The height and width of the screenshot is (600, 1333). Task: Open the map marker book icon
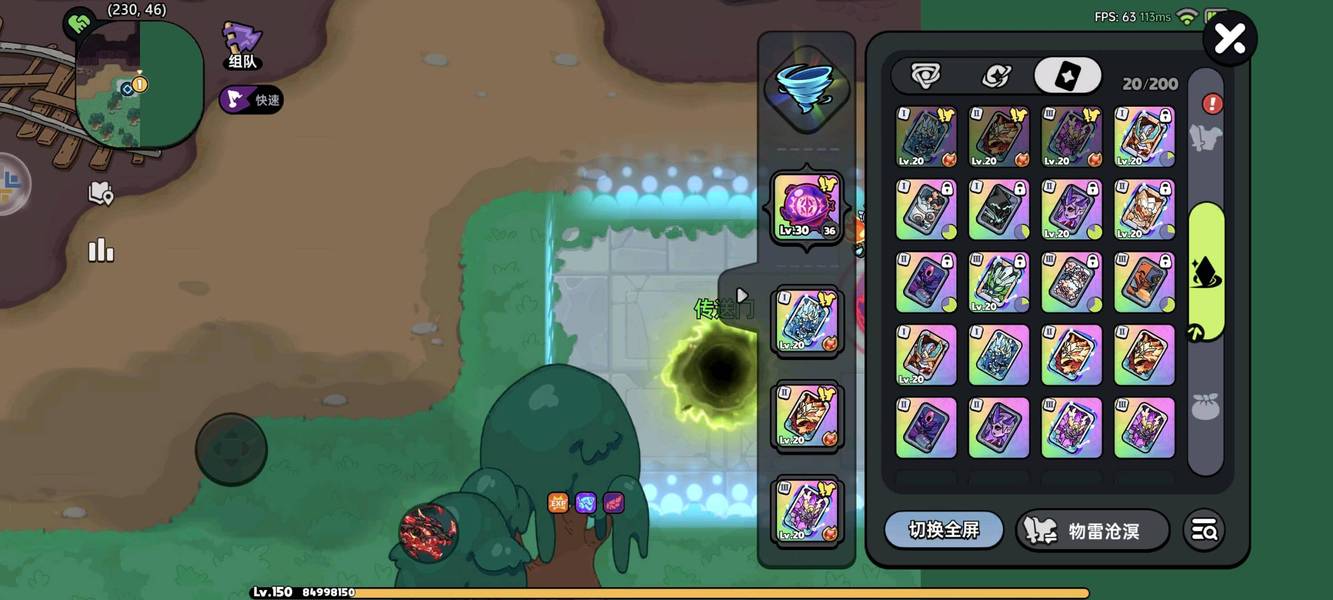click(101, 193)
